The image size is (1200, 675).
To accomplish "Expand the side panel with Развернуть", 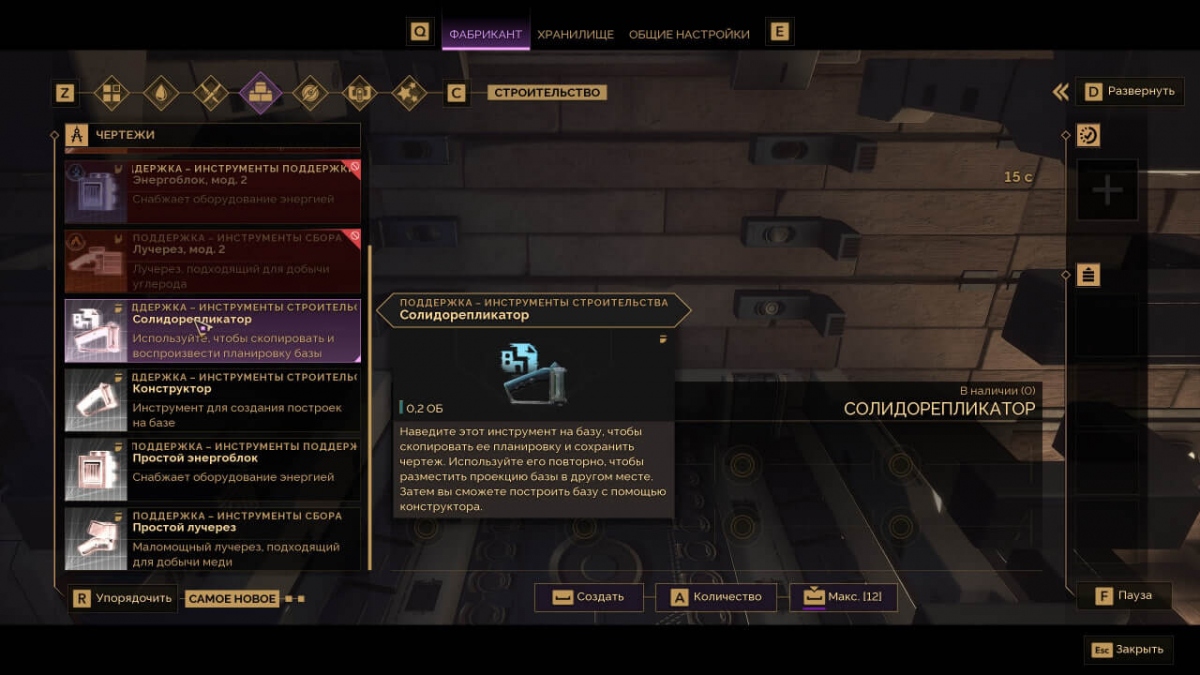I will (x=1130, y=91).
